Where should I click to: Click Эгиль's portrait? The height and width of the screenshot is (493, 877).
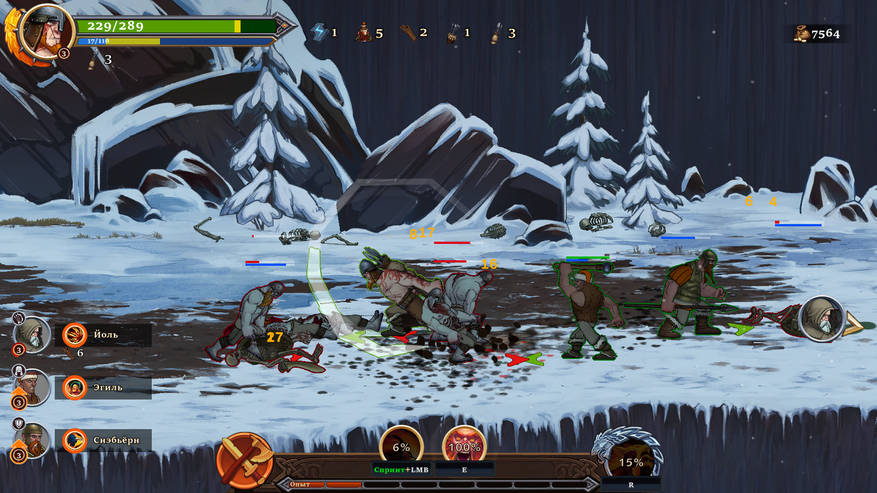(x=31, y=386)
